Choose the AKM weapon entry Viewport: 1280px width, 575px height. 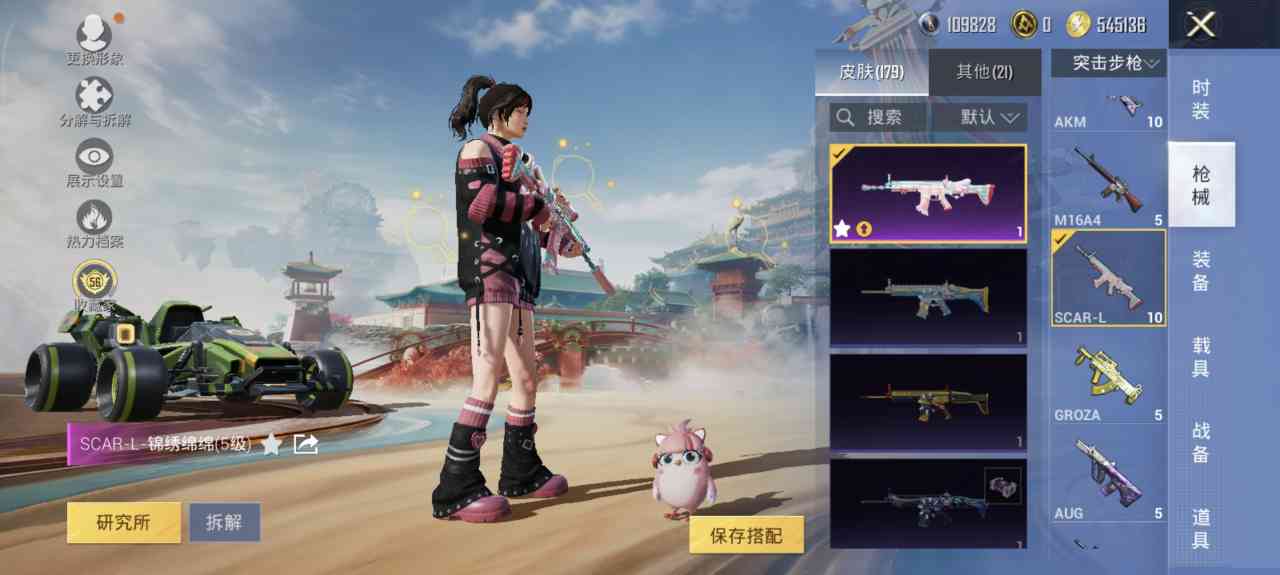(x=1108, y=108)
